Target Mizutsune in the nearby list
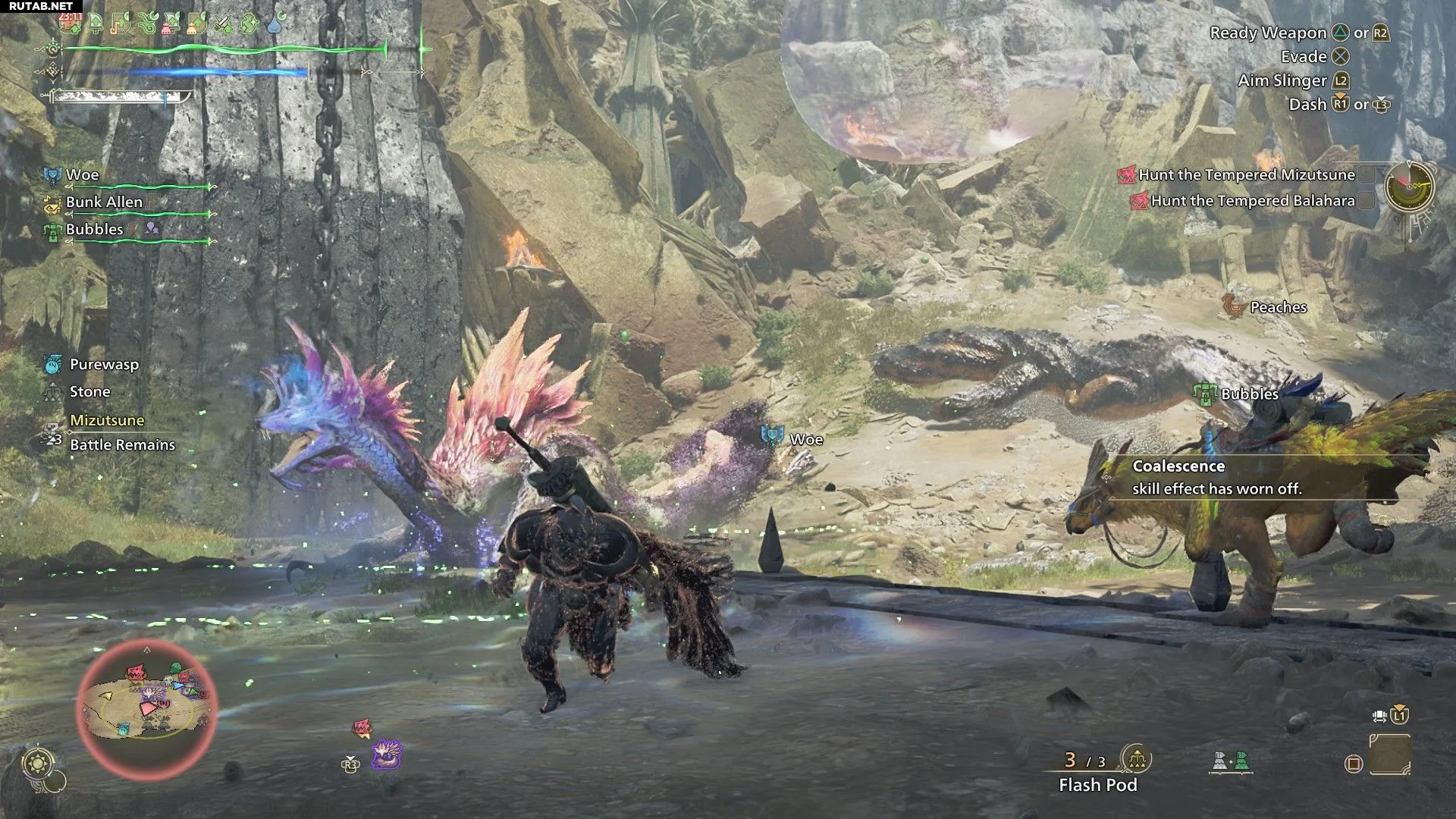This screenshot has width=1456, height=819. pos(107,420)
